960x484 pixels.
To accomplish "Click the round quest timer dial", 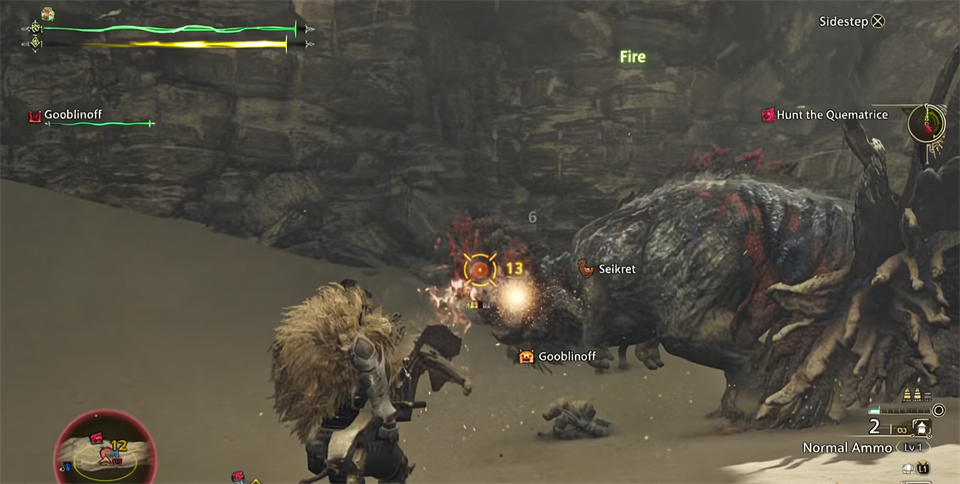I will (927, 124).
